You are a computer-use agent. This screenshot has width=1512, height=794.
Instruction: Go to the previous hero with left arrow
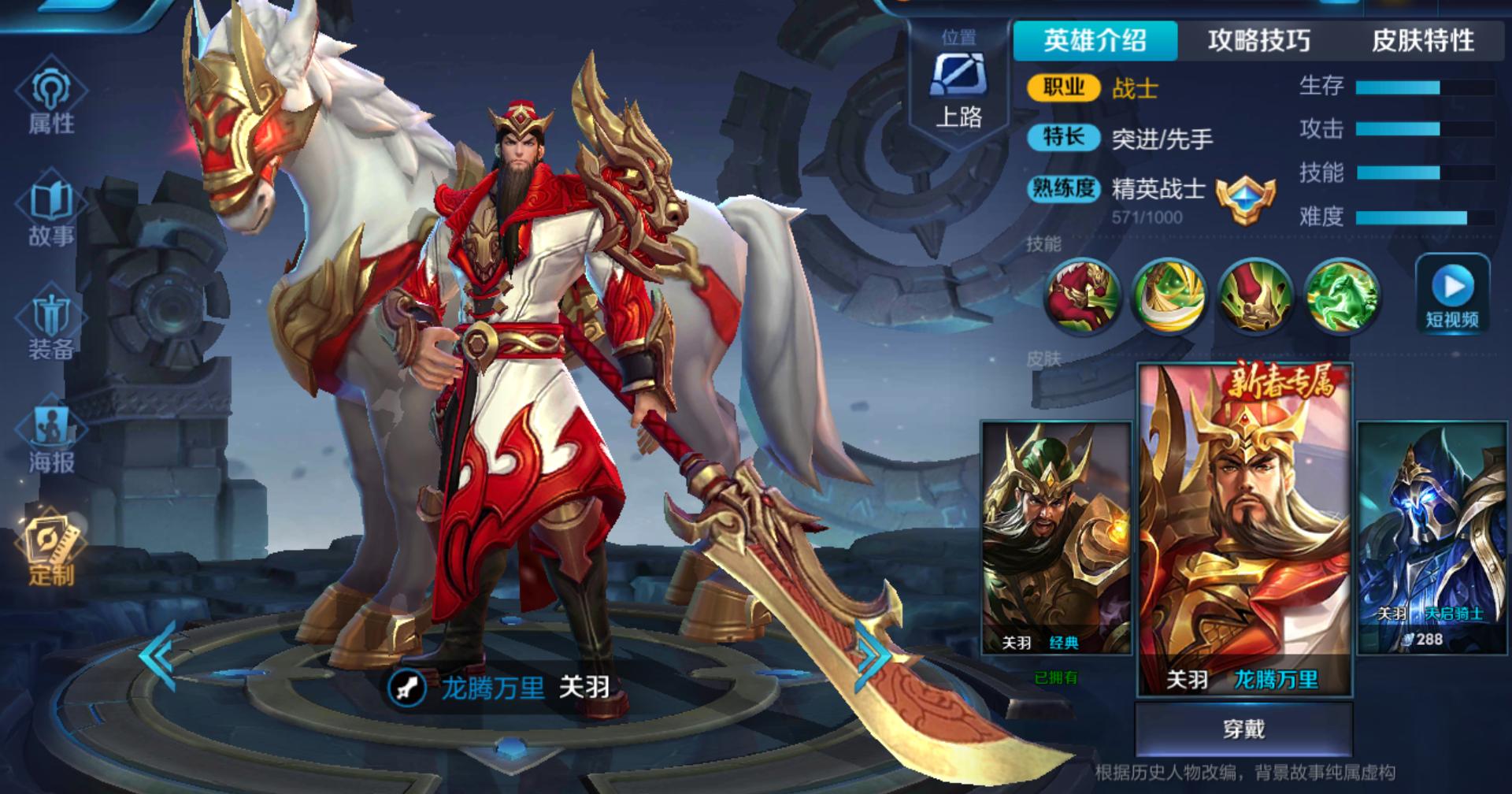coord(157,656)
